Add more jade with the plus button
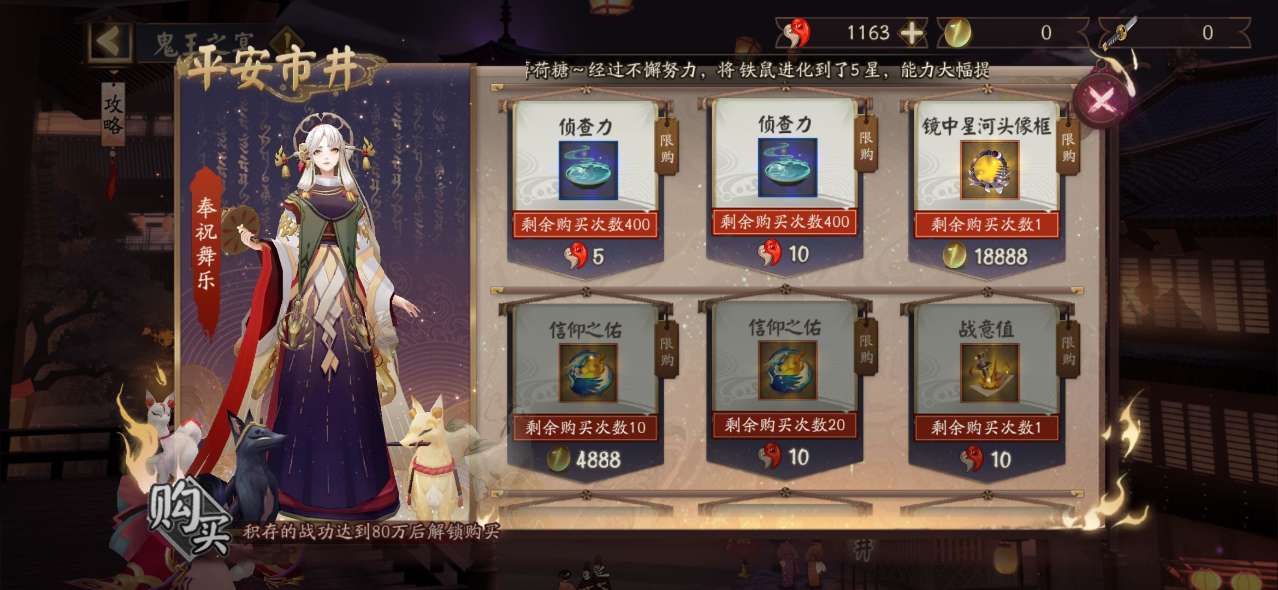 point(911,33)
